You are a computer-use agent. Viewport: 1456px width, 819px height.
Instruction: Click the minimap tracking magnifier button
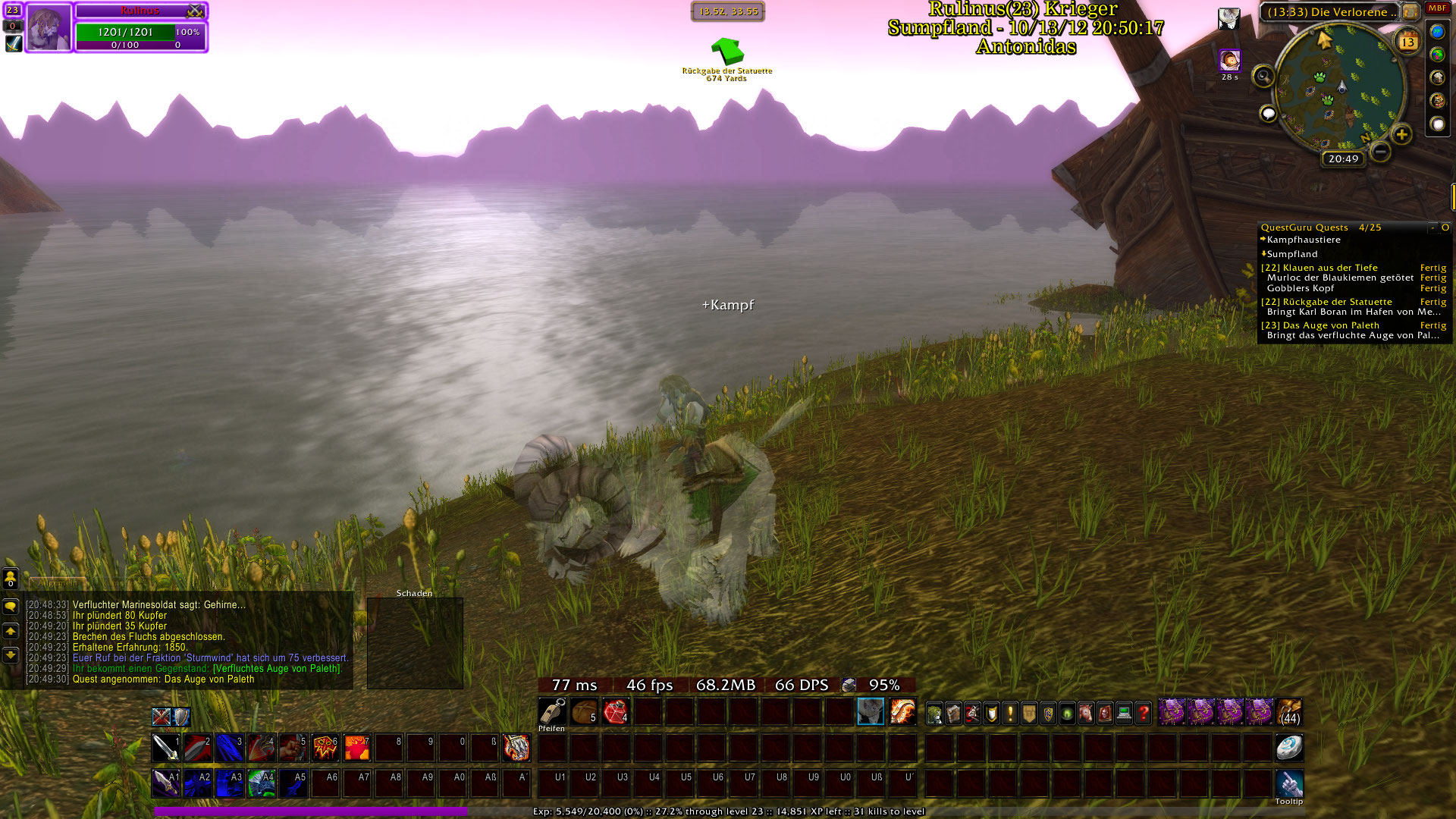pos(1263,76)
